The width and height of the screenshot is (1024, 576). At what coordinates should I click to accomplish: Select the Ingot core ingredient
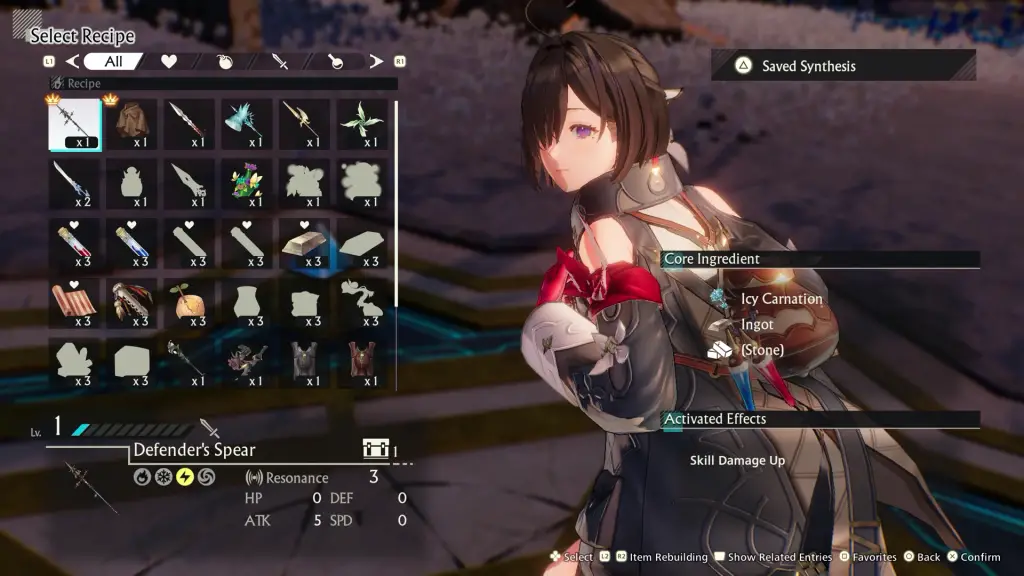coord(756,324)
